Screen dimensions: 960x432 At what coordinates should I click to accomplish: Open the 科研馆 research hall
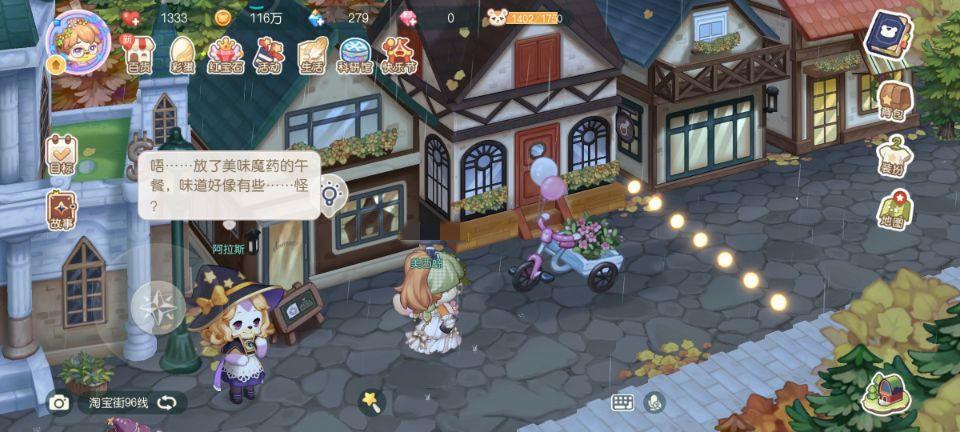click(x=355, y=54)
